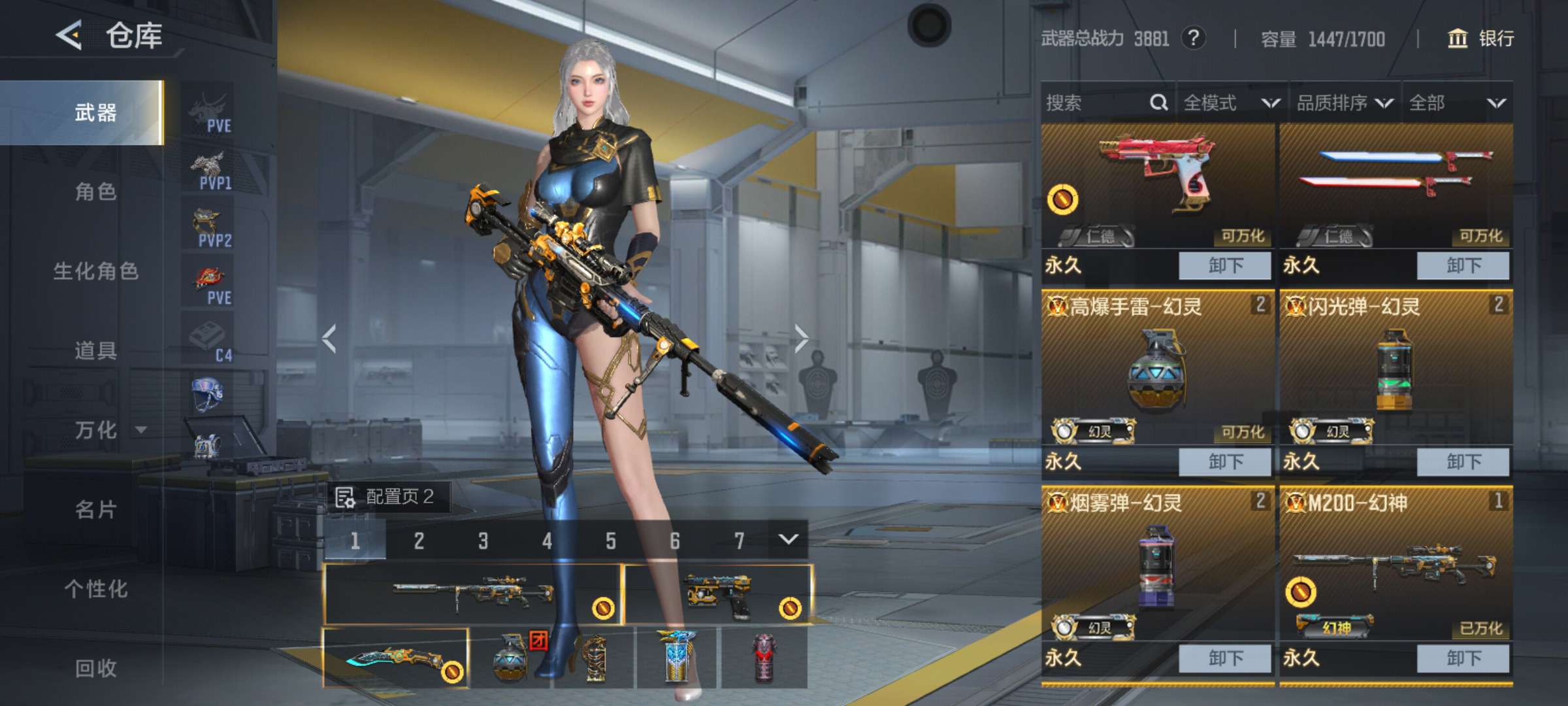This screenshot has height=706, width=1568.
Task: Select the 道具 category tab
Action: (x=95, y=350)
